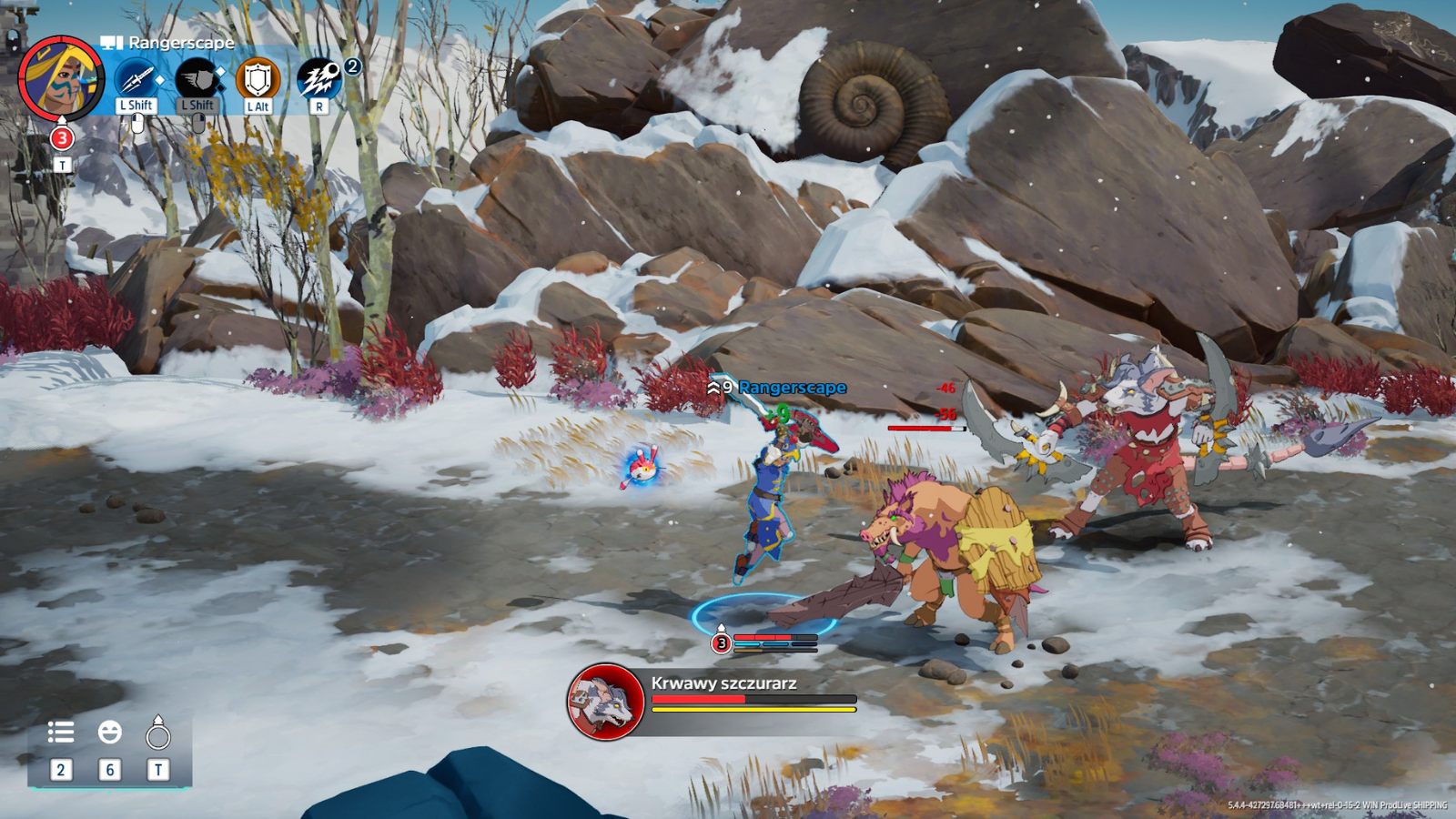Activate the sword dash ability
Image resolution: width=1456 pixels, height=819 pixels.
click(136, 79)
